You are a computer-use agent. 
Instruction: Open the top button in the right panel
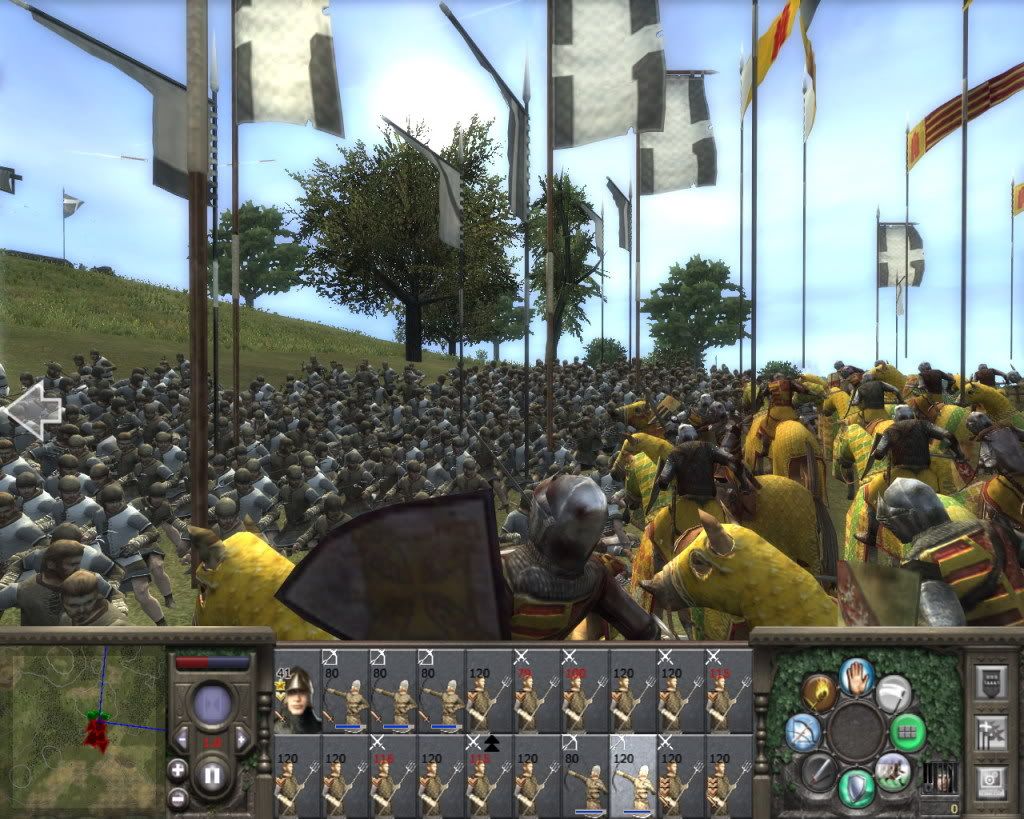pyautogui.click(x=991, y=682)
